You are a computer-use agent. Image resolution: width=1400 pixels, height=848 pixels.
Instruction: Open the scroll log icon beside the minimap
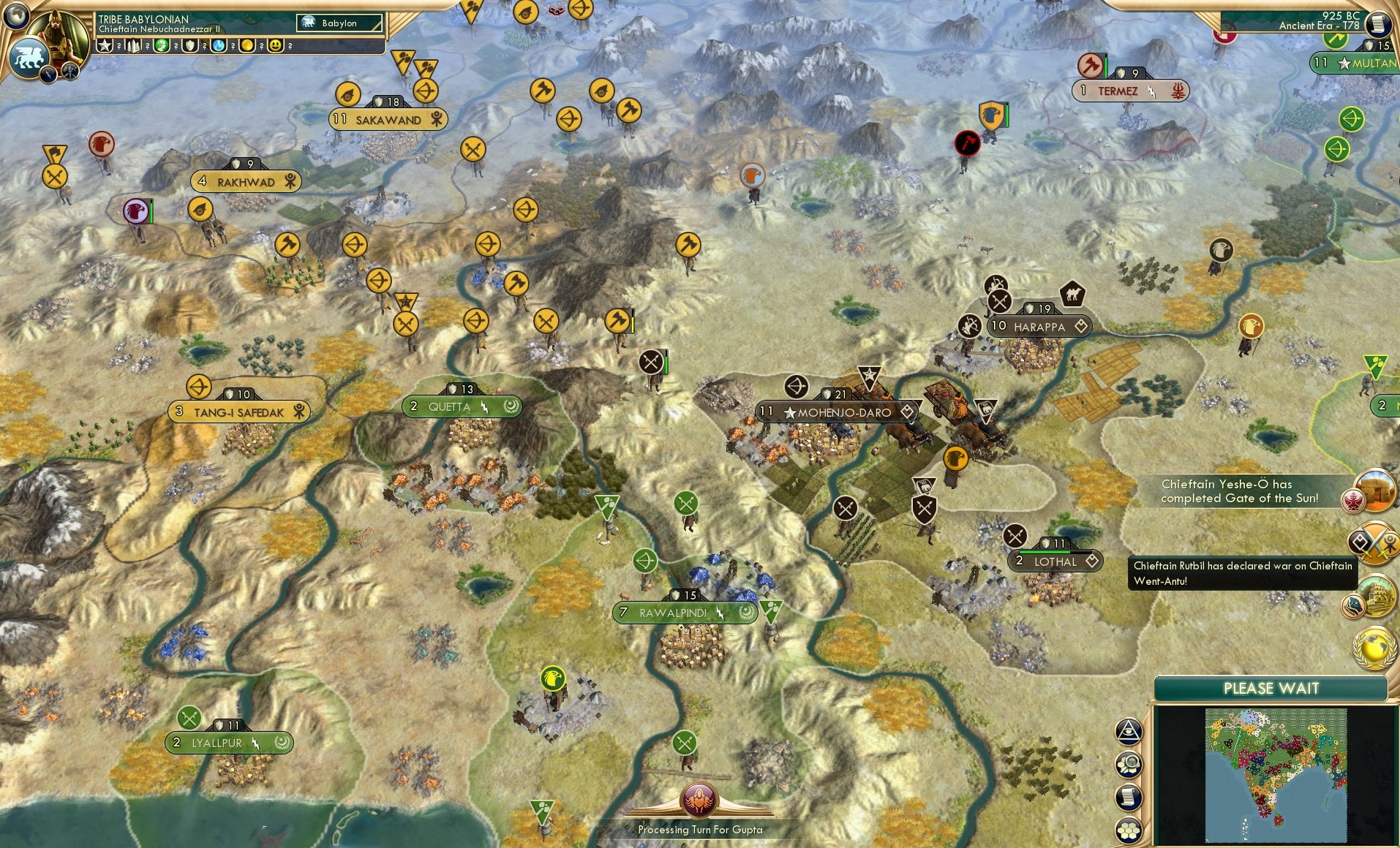pos(1129,797)
